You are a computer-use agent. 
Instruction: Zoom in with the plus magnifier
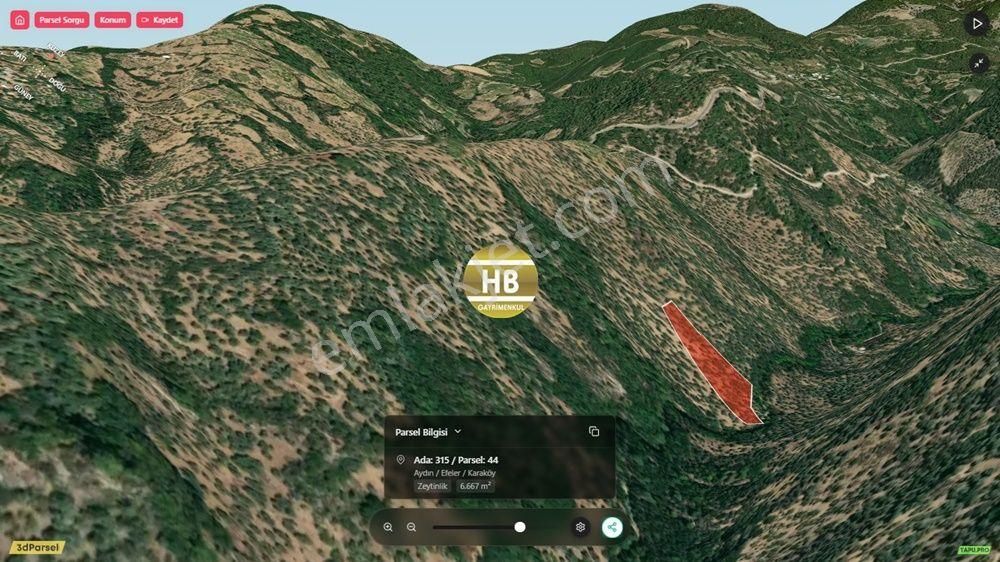point(388,527)
